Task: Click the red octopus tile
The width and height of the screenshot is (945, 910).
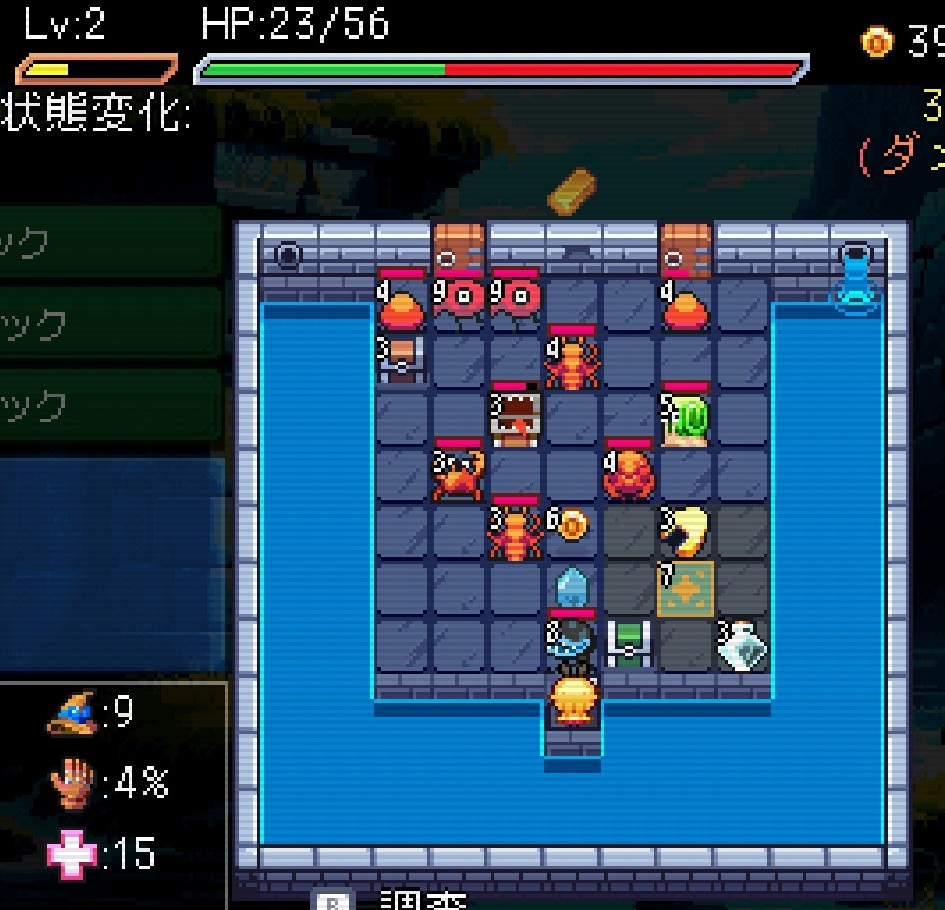Action: 629,474
